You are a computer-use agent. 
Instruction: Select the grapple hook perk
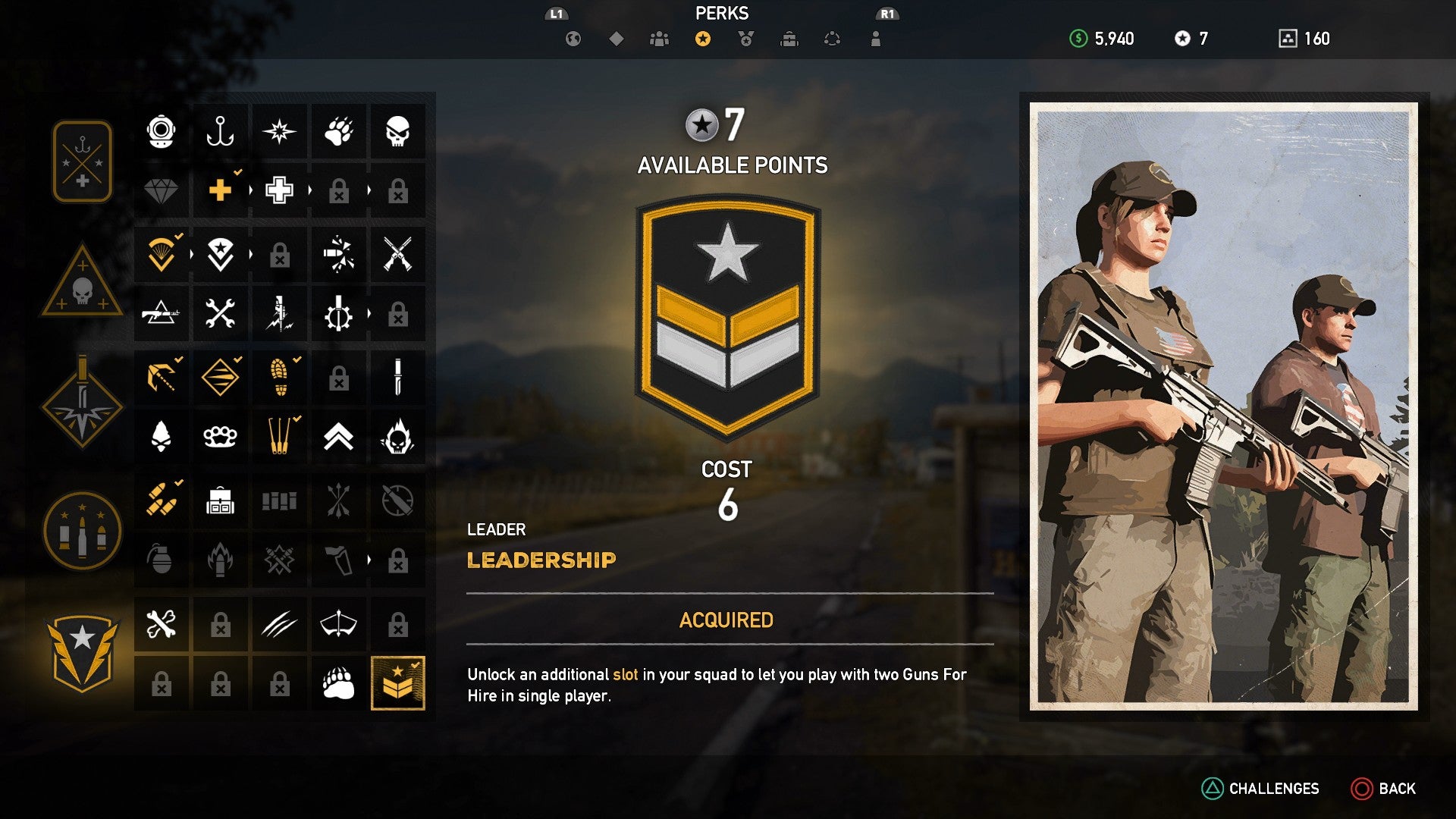pyautogui.click(x=161, y=377)
